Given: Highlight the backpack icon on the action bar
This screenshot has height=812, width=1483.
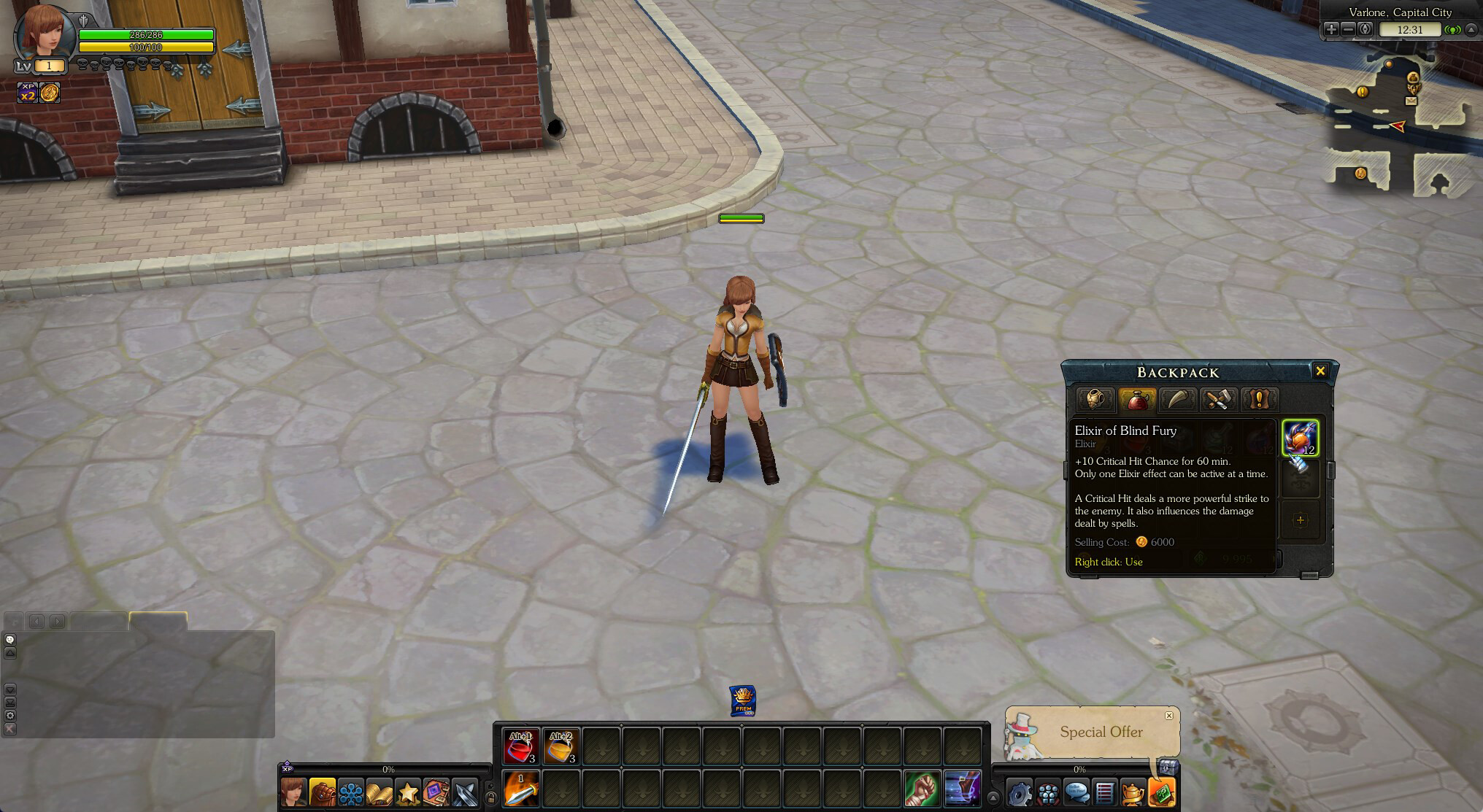Looking at the screenshot, I should click(x=322, y=794).
